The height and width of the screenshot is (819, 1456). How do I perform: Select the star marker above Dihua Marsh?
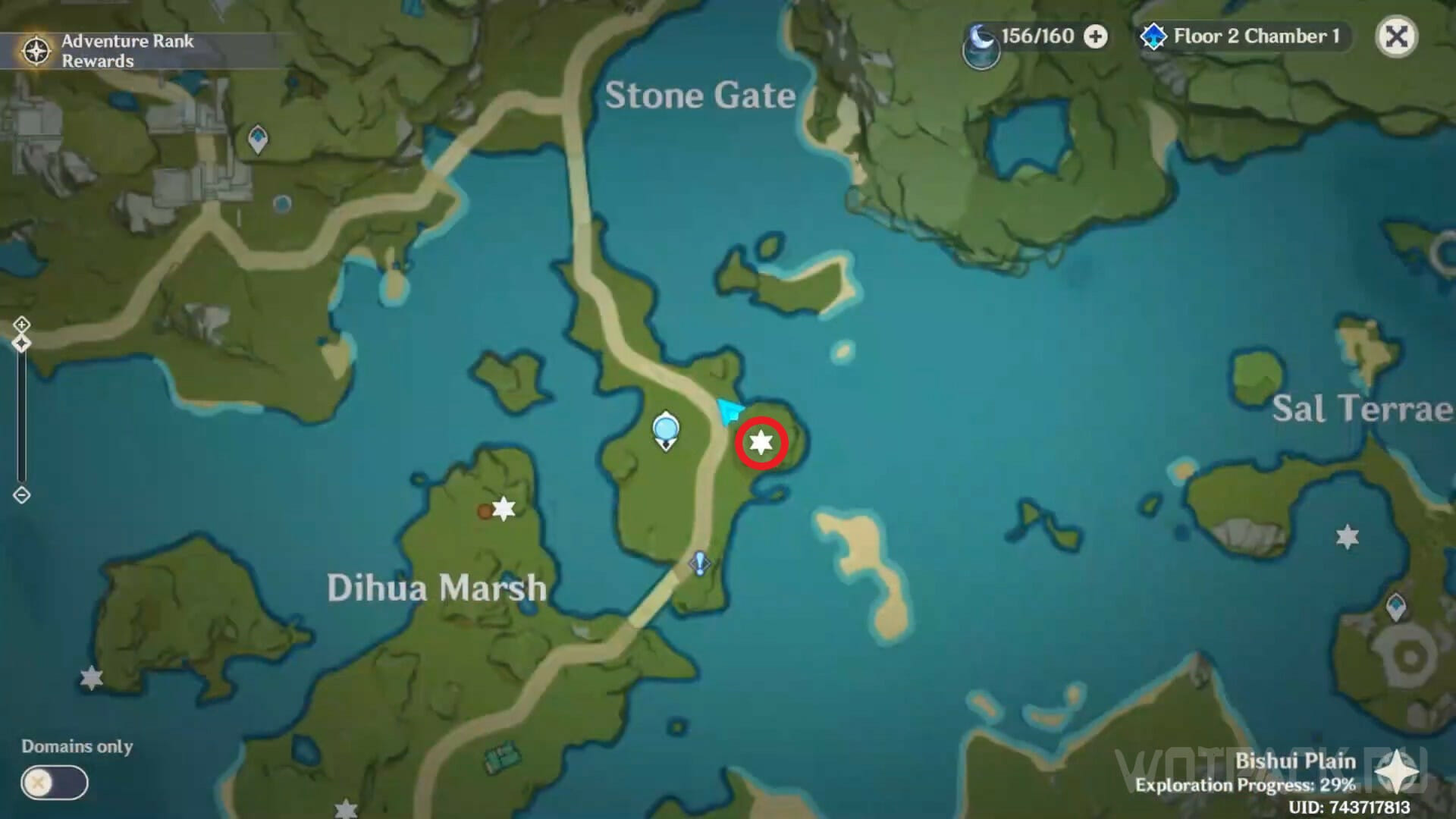point(504,508)
